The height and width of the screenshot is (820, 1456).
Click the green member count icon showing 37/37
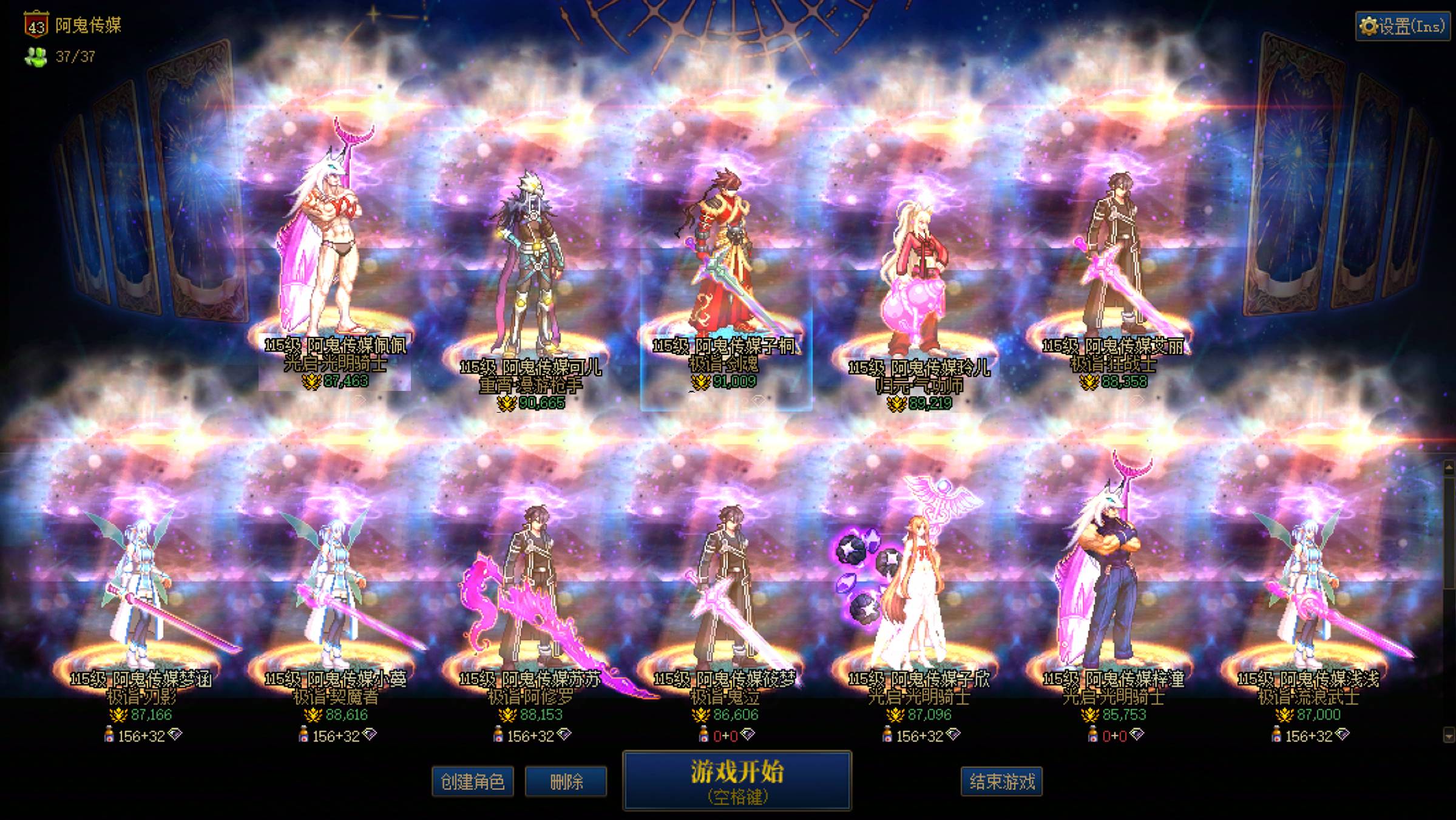[x=36, y=58]
